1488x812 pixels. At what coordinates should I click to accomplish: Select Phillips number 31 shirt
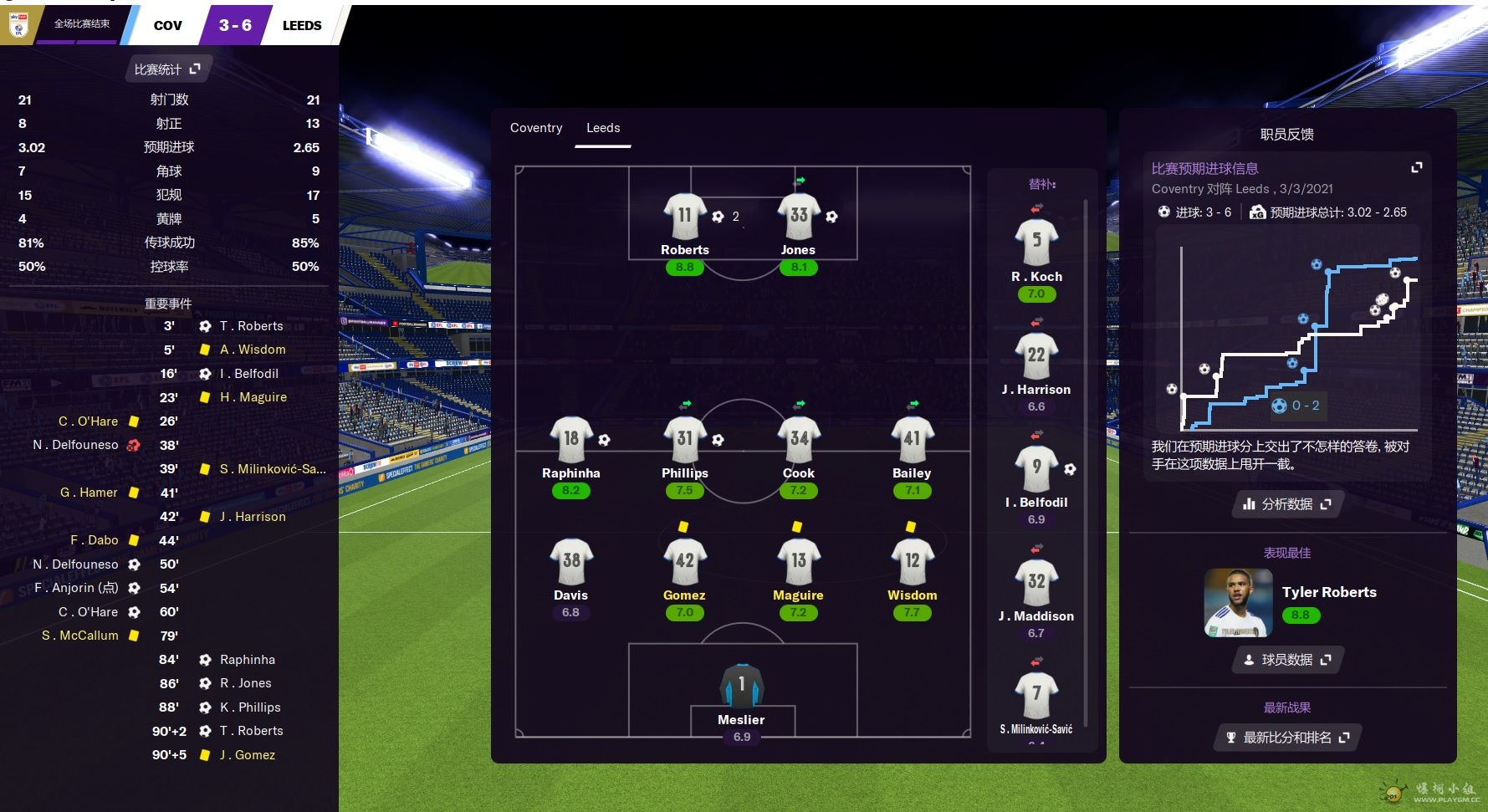[684, 440]
